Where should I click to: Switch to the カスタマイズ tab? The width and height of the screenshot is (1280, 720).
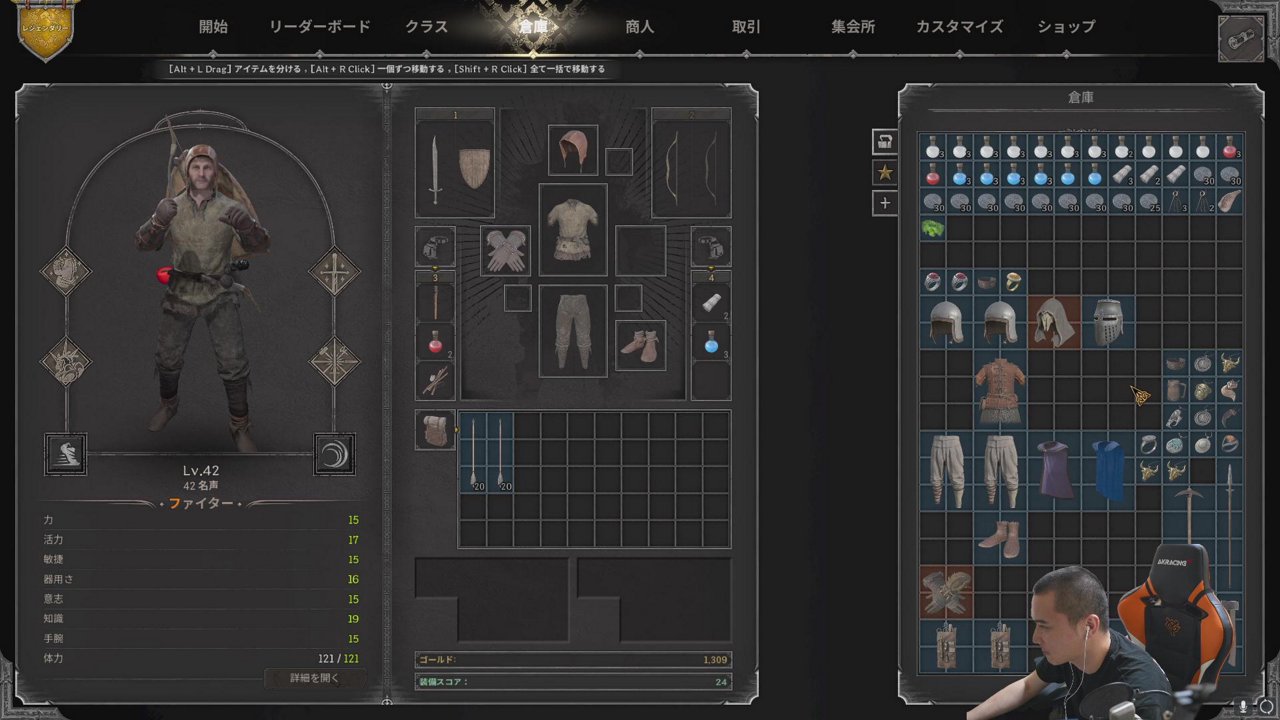959,27
